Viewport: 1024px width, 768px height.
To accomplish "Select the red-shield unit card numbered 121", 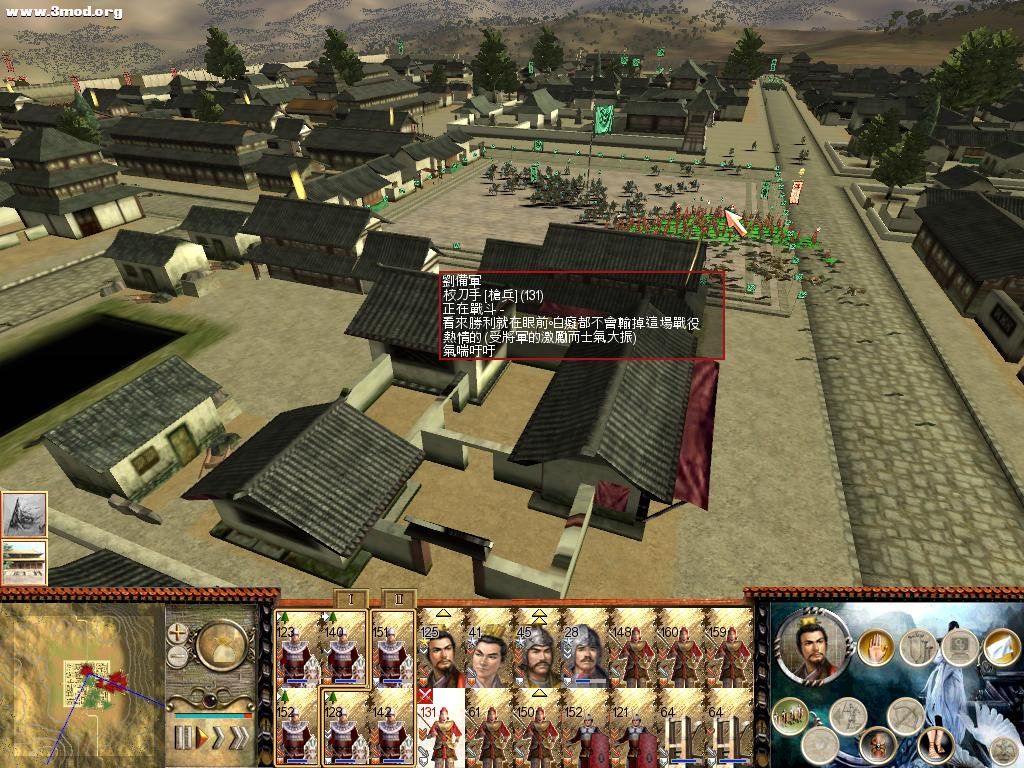I will pyautogui.click(x=632, y=727).
